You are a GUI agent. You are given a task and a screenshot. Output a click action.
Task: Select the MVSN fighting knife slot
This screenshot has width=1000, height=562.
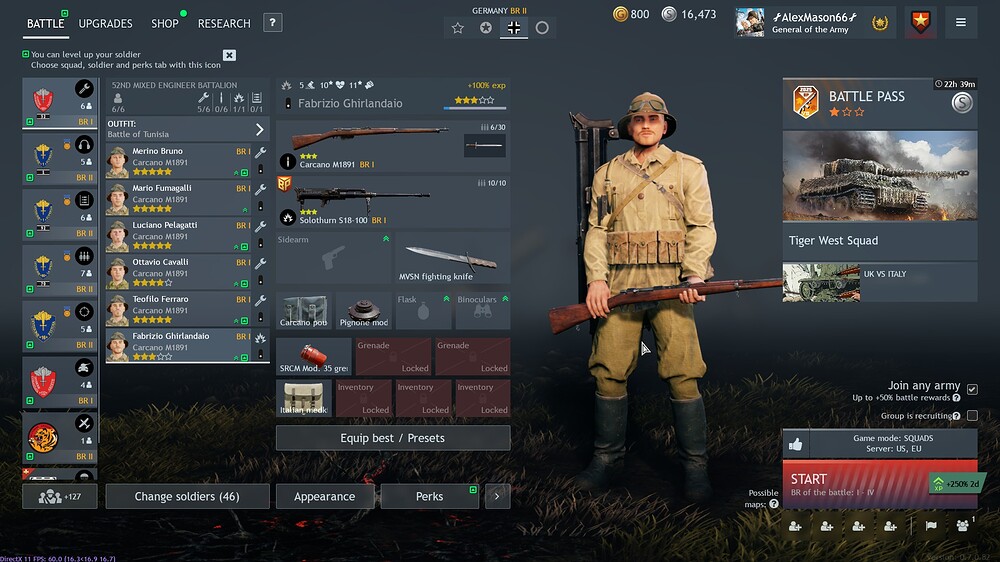(452, 258)
